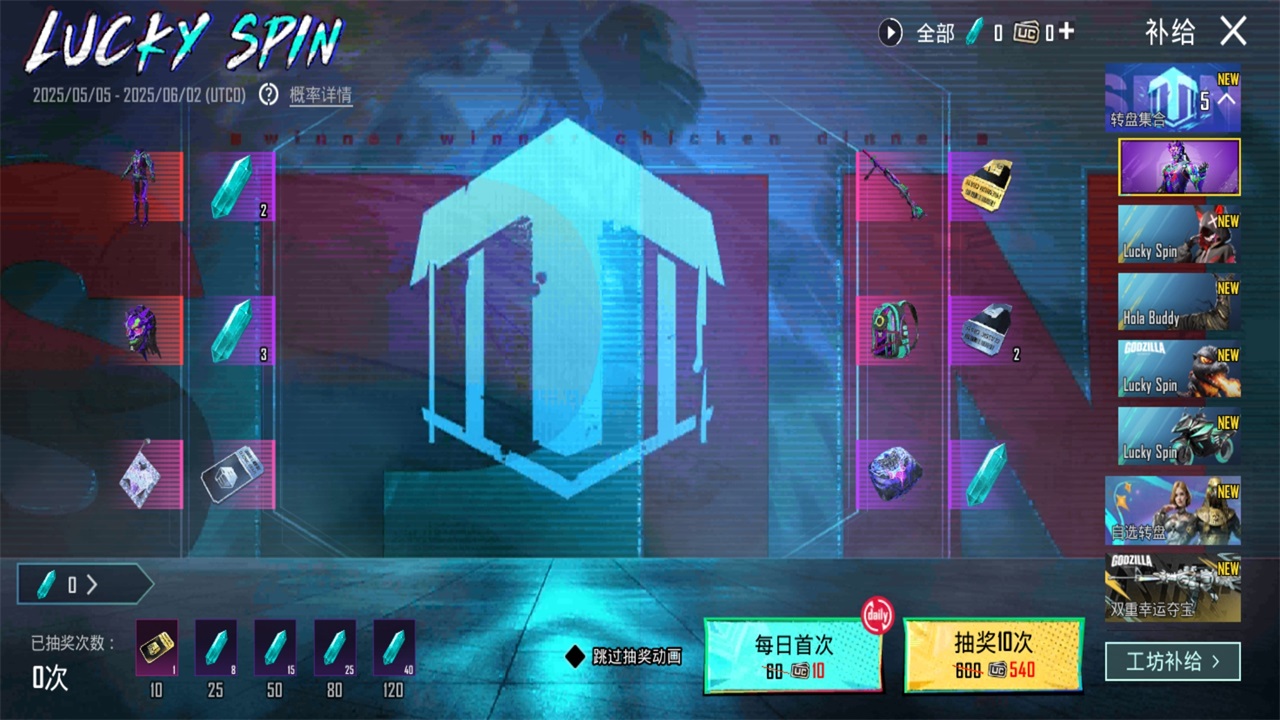Image resolution: width=1280 pixels, height=720 pixels.
Task: Click the 全部 play button
Action: click(890, 33)
